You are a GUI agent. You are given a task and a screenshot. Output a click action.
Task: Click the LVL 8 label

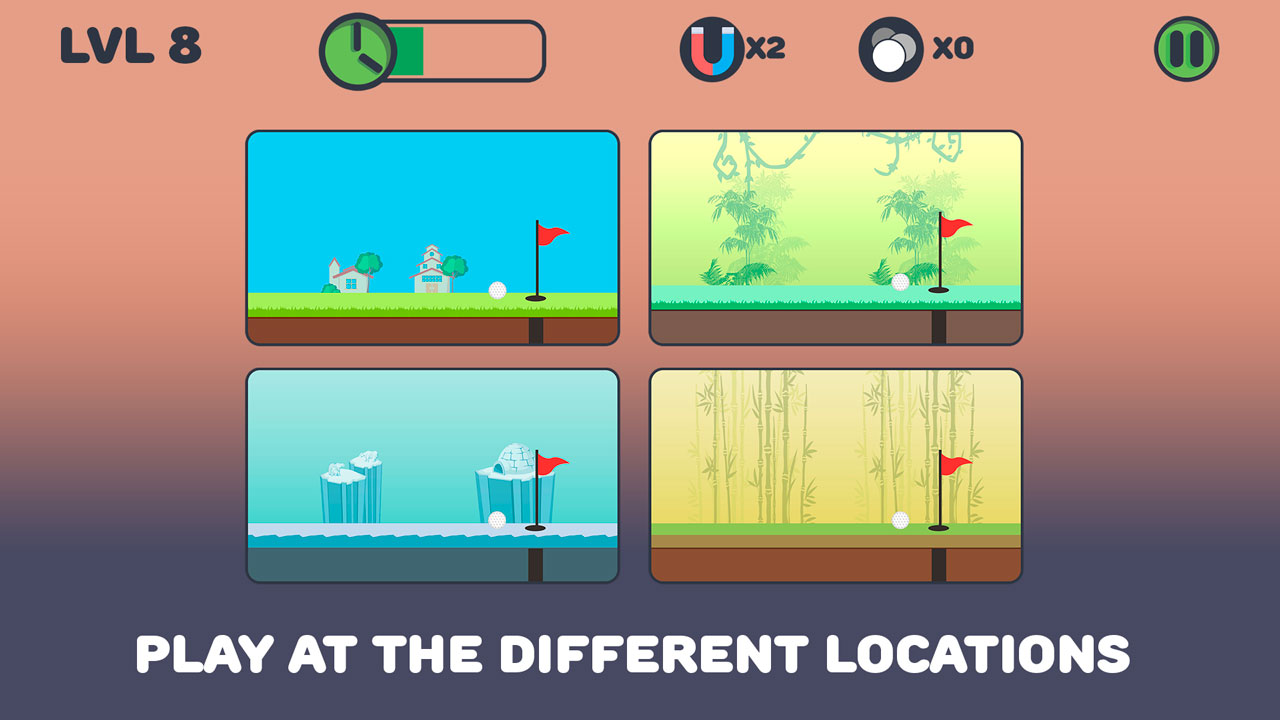pyautogui.click(x=131, y=44)
